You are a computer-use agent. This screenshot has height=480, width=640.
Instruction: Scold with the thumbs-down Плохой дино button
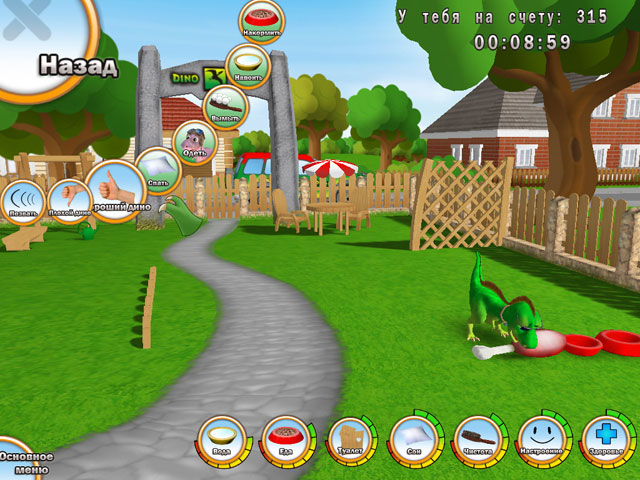69,200
